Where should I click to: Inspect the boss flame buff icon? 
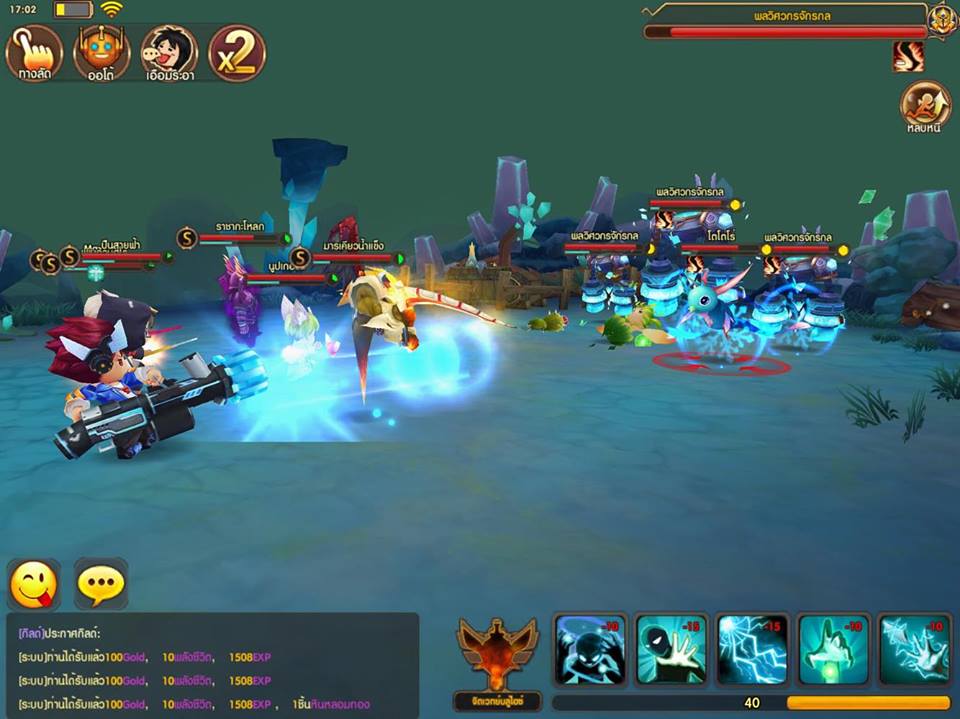908,57
